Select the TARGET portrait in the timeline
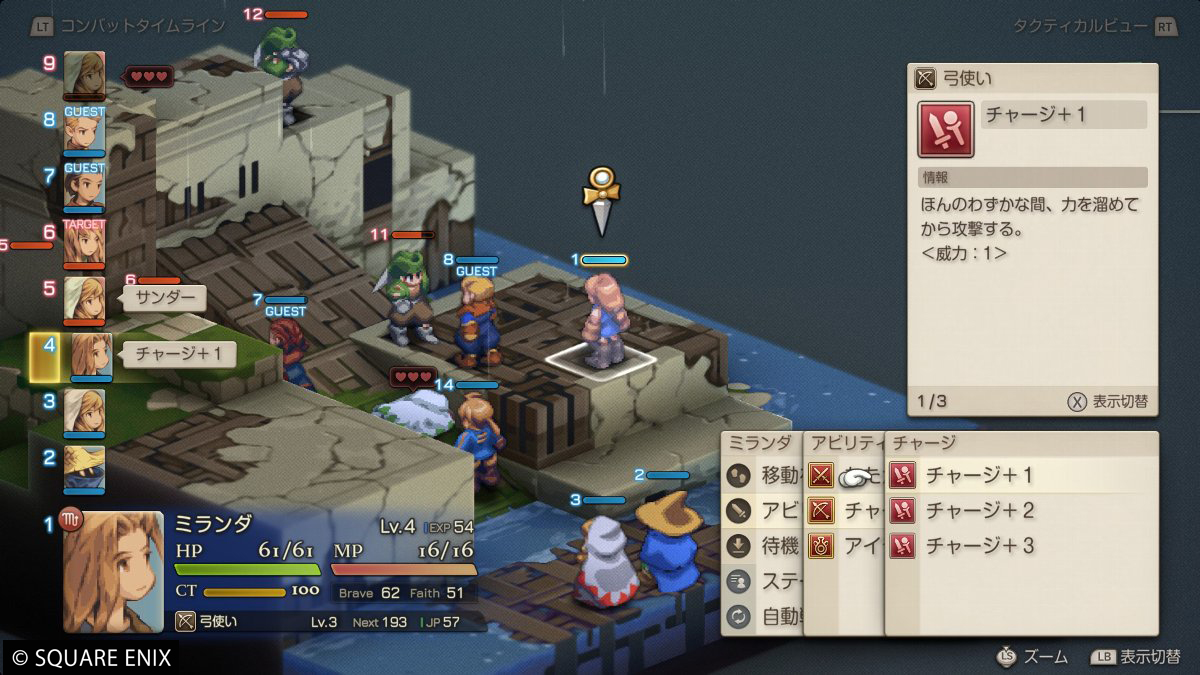 pos(85,243)
